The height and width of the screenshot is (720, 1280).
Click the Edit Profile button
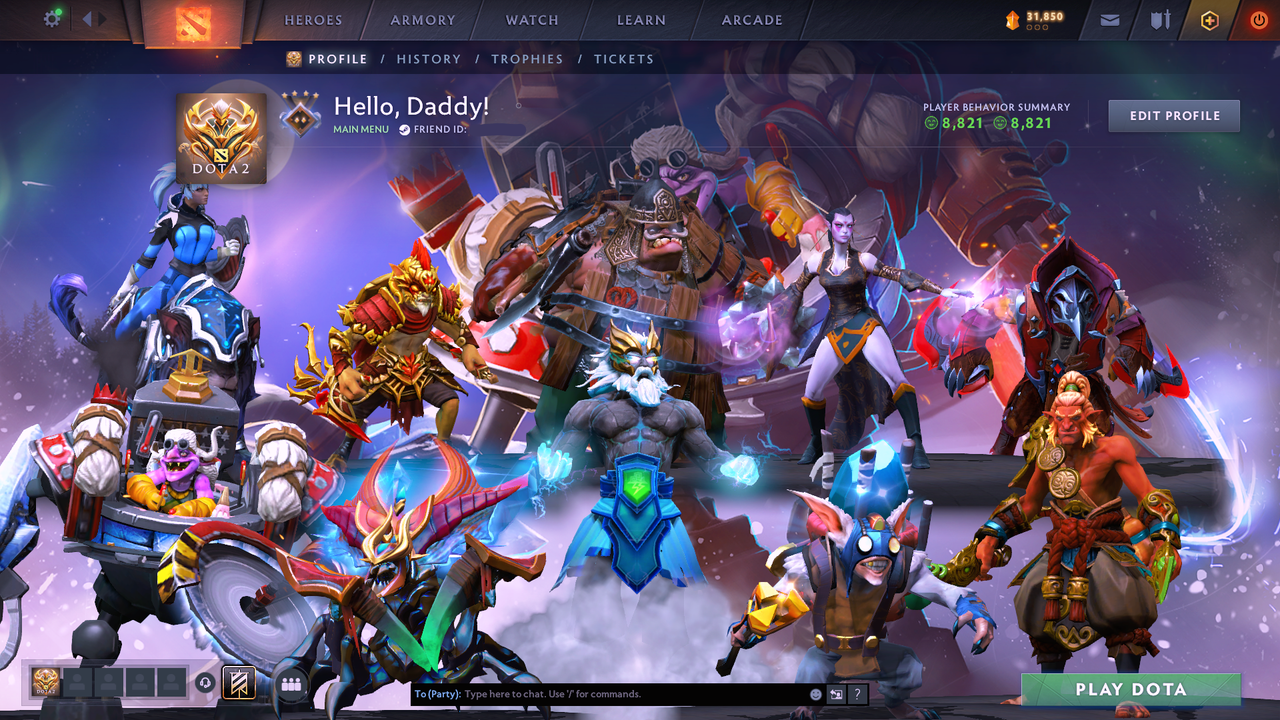(1173, 115)
